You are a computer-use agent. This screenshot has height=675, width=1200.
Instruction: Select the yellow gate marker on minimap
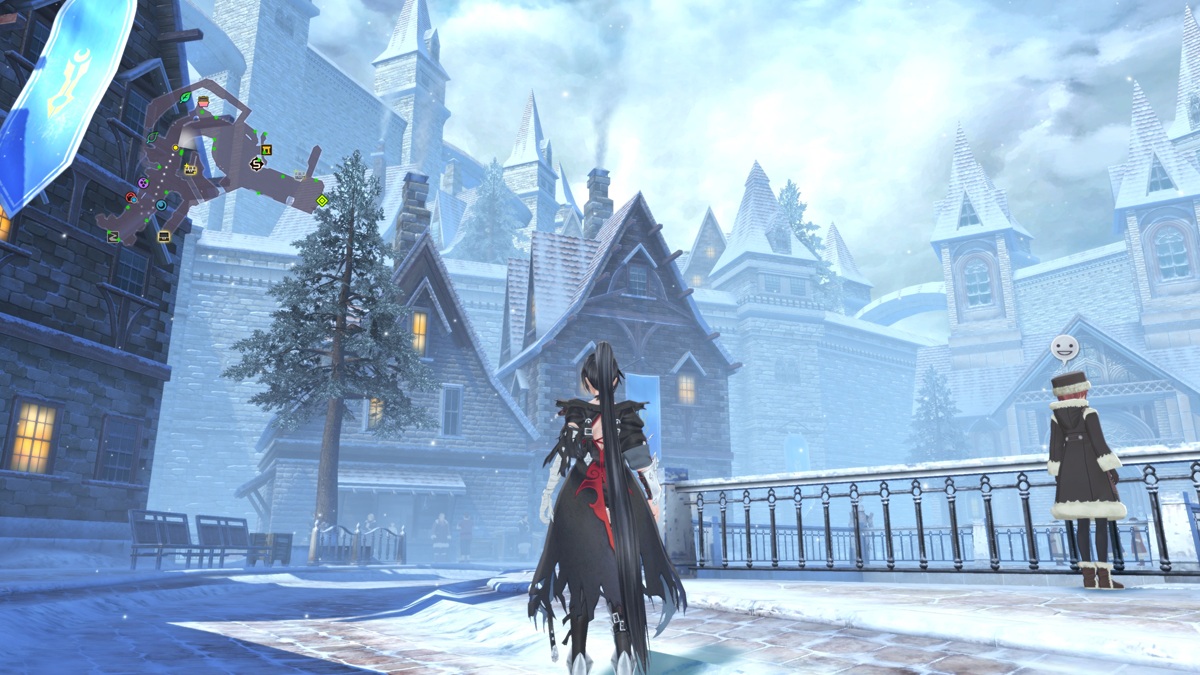pos(266,150)
